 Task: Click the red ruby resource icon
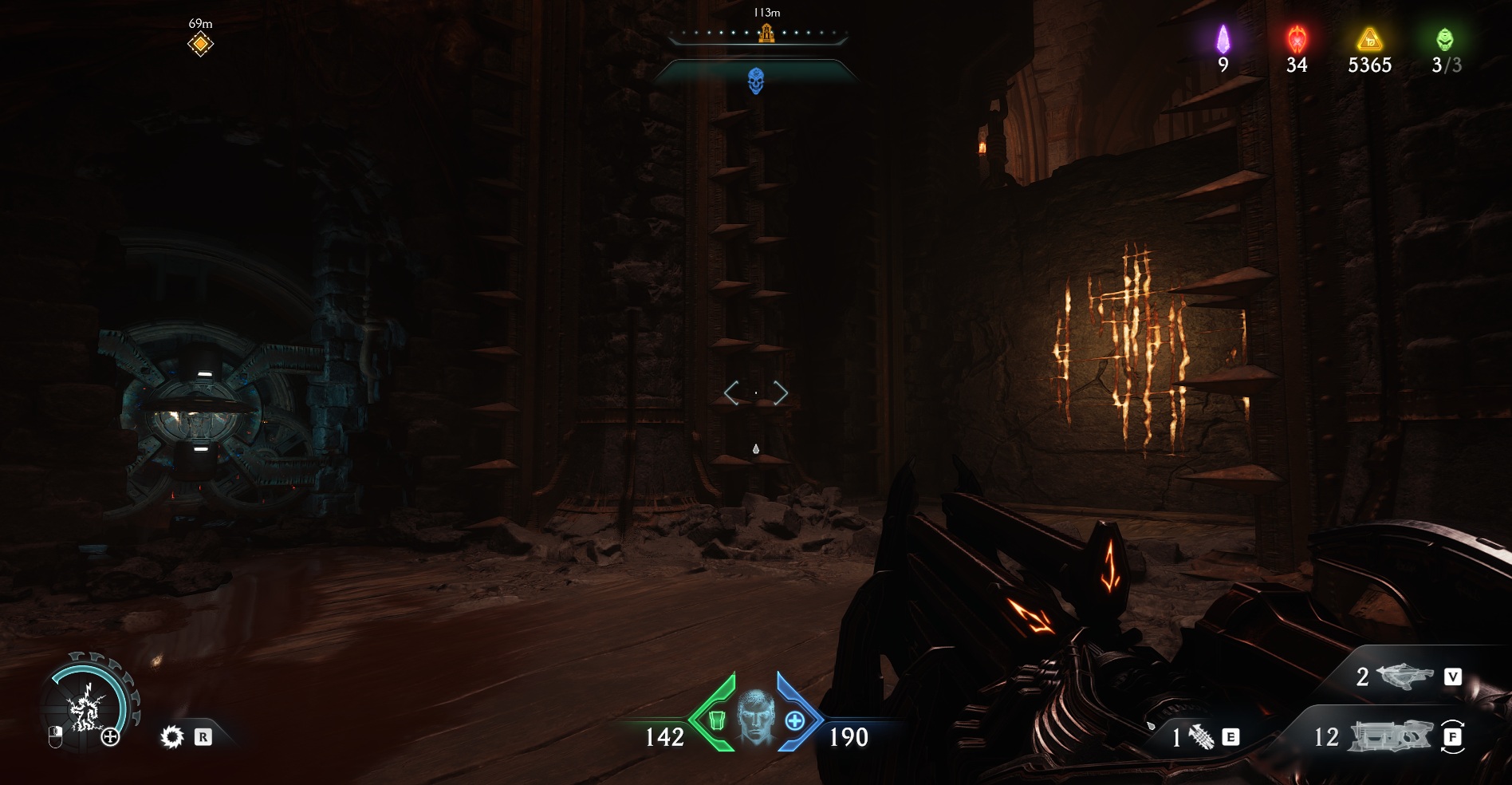tap(1297, 39)
